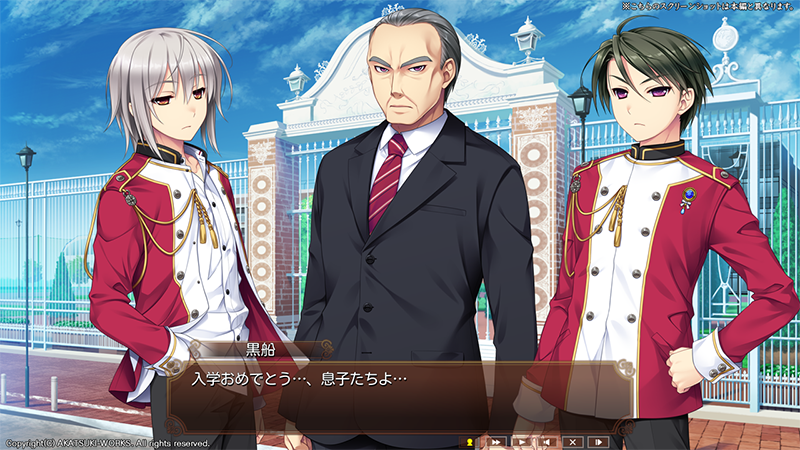
Task: Activate the fast-forward skip button
Action: click(495, 441)
